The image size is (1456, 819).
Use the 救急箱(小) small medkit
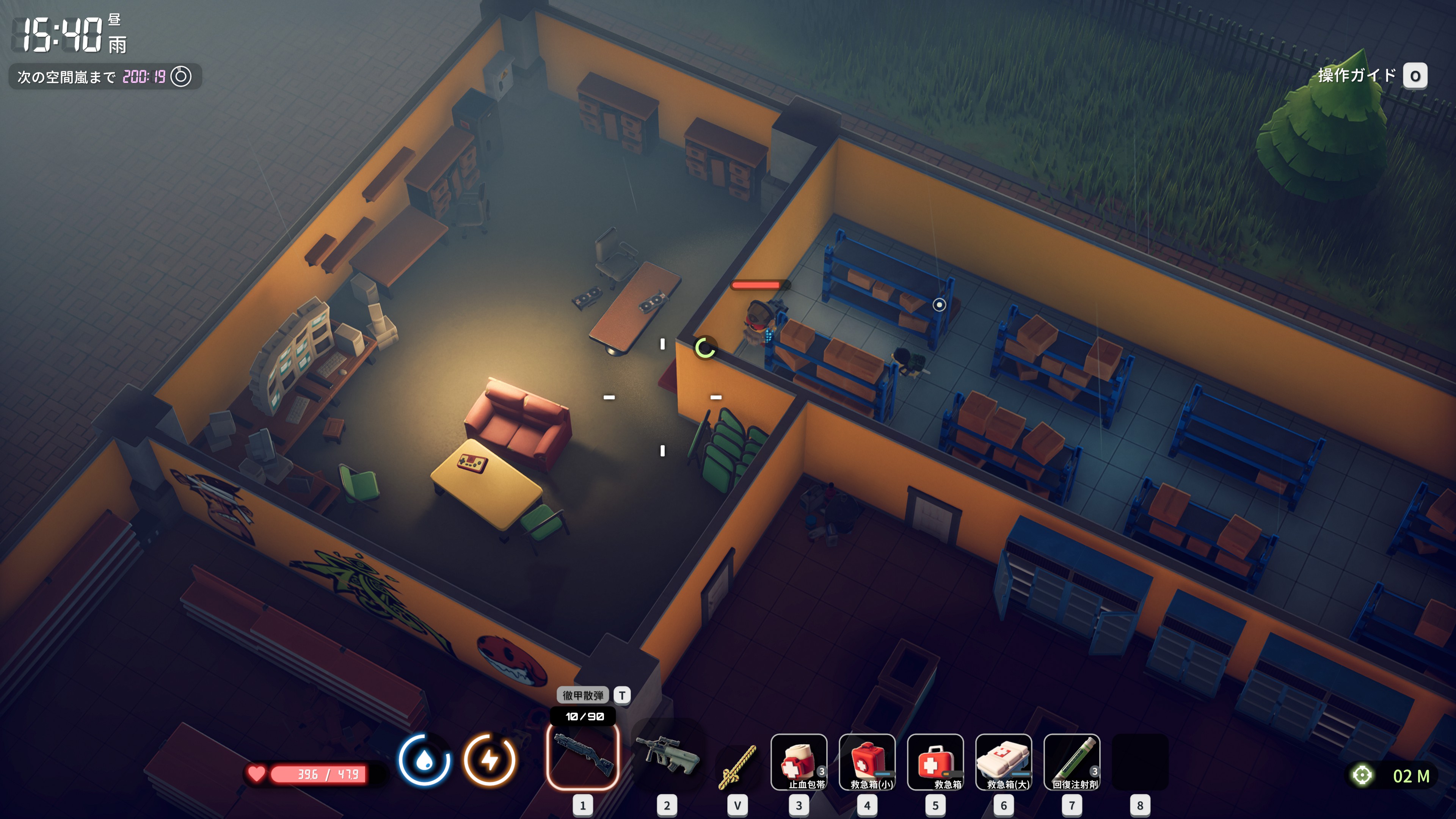[x=867, y=761]
